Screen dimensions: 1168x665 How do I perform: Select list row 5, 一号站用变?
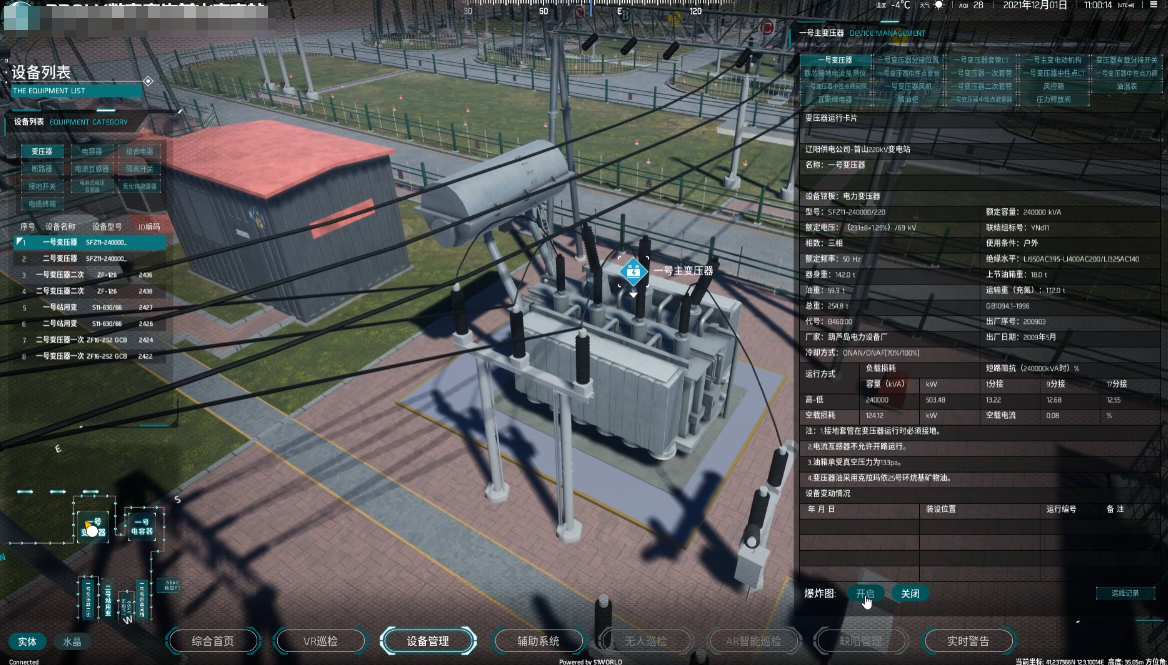[x=60, y=308]
